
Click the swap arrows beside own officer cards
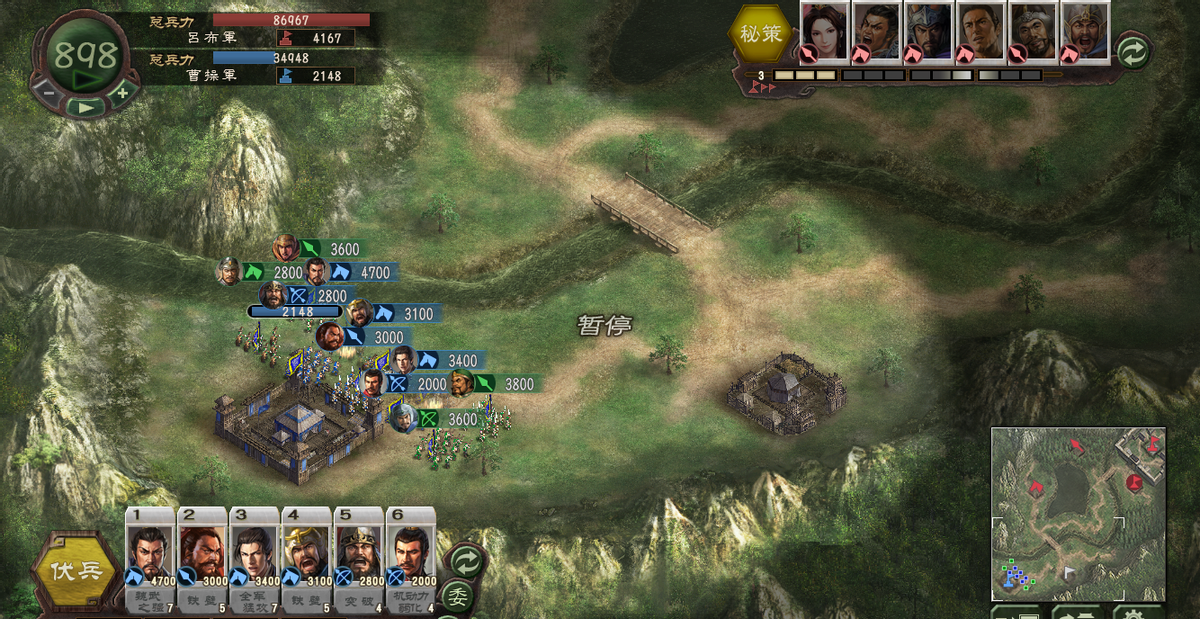463,559
